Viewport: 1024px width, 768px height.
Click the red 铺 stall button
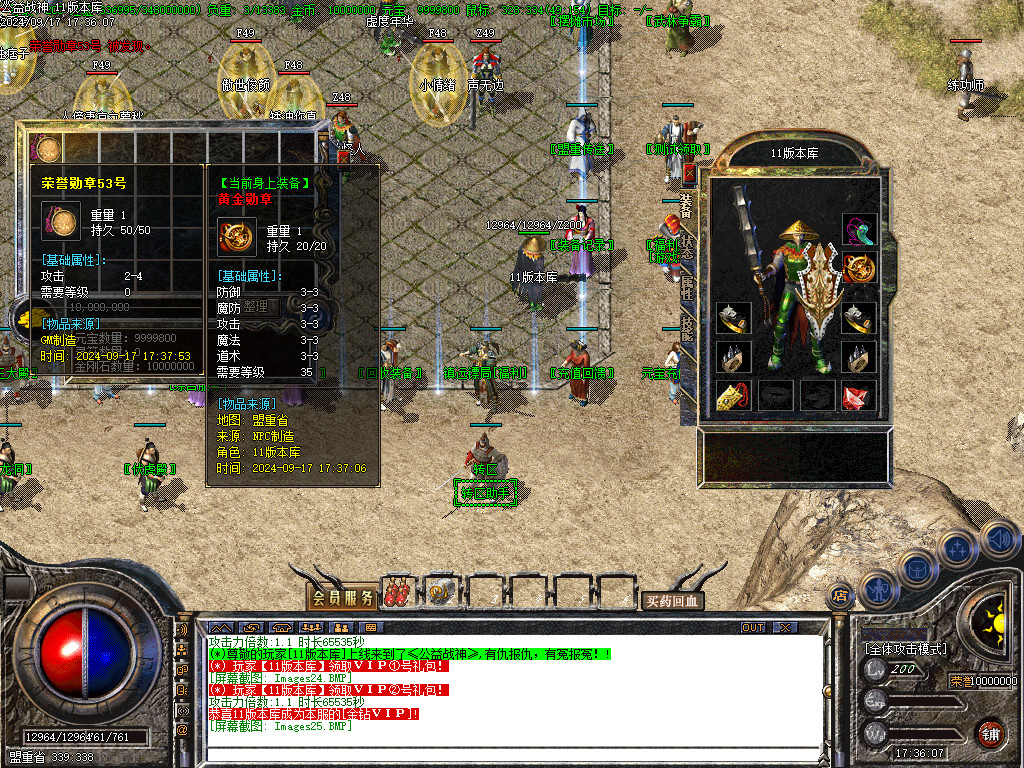[x=990, y=733]
